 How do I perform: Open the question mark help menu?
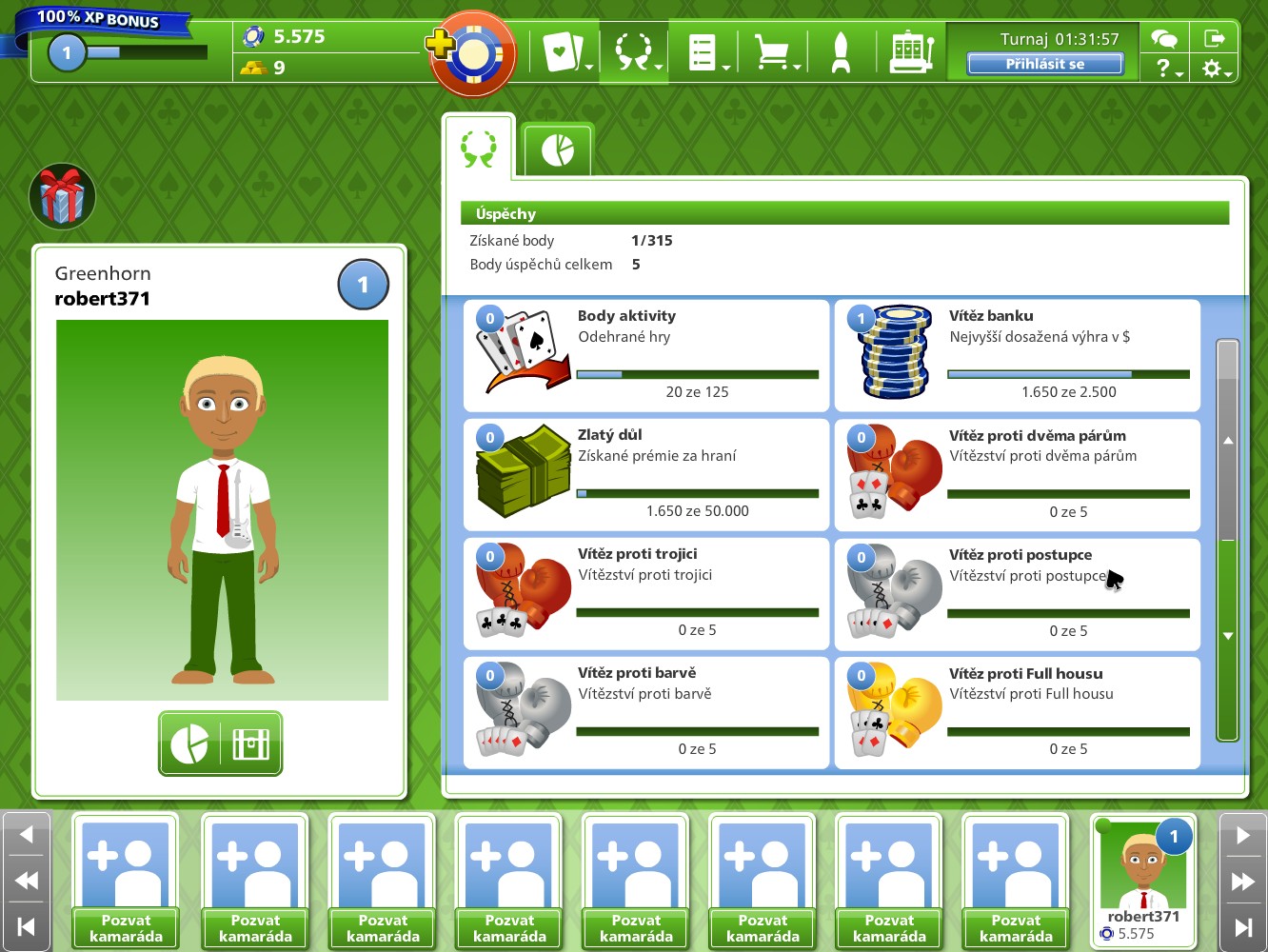[1165, 69]
